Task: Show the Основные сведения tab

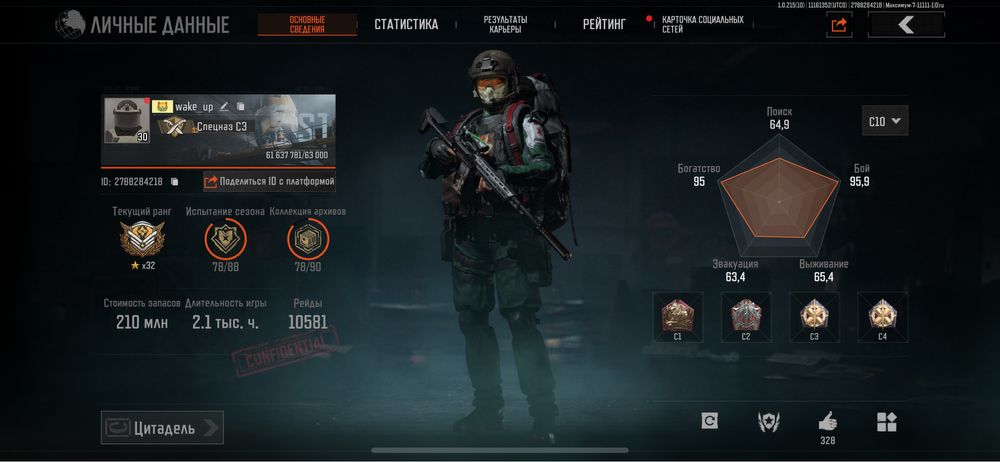Action: [x=307, y=25]
